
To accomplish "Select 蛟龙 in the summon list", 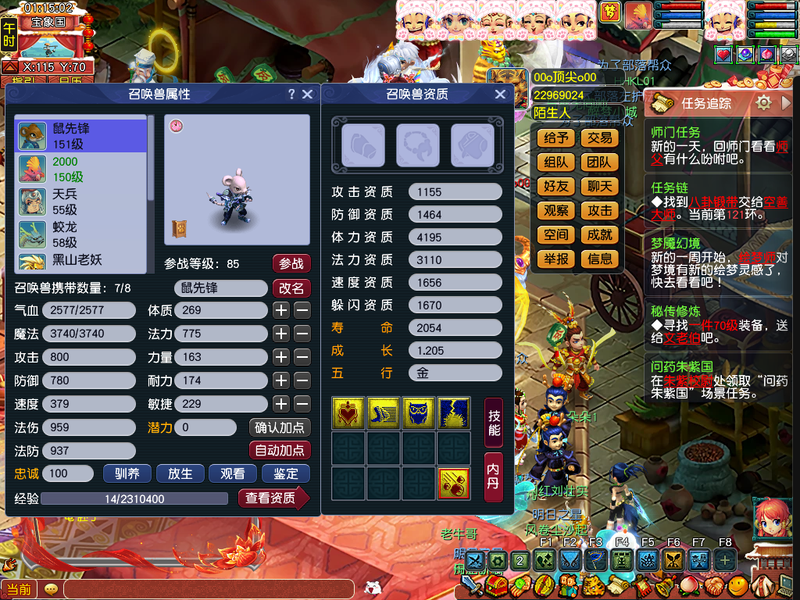I will coord(65,235).
